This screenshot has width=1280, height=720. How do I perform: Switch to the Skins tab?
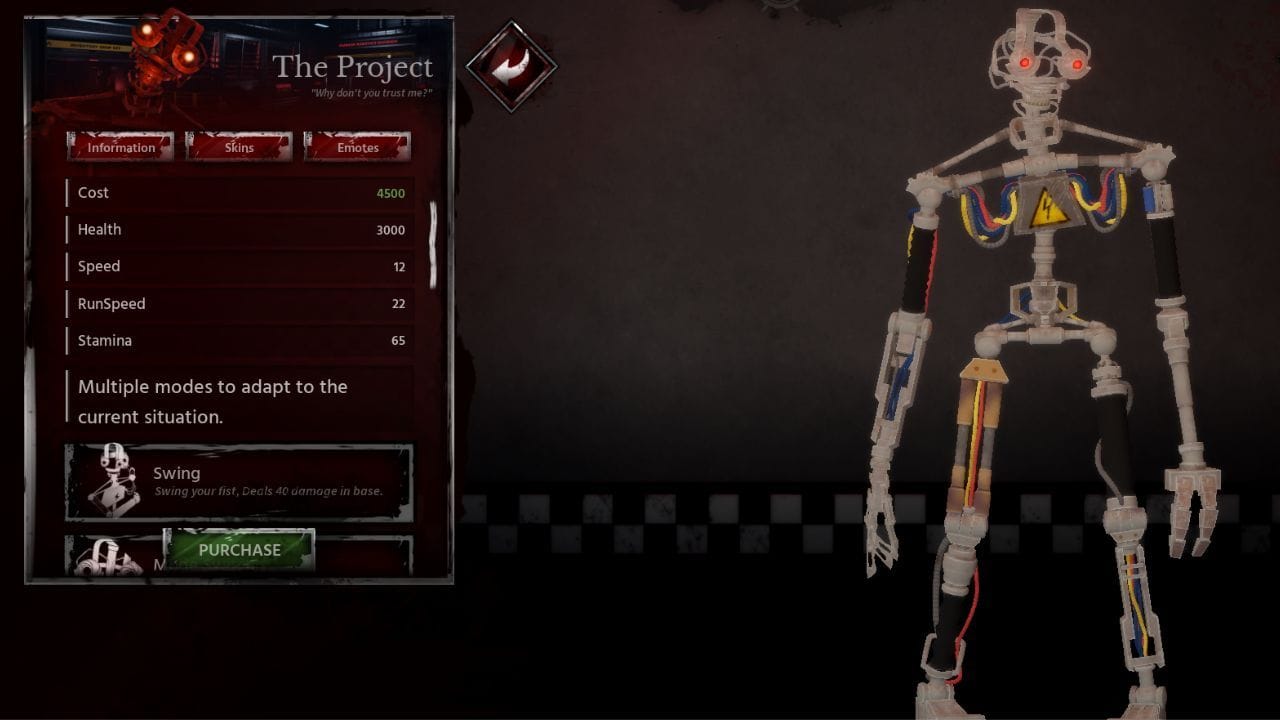point(239,146)
